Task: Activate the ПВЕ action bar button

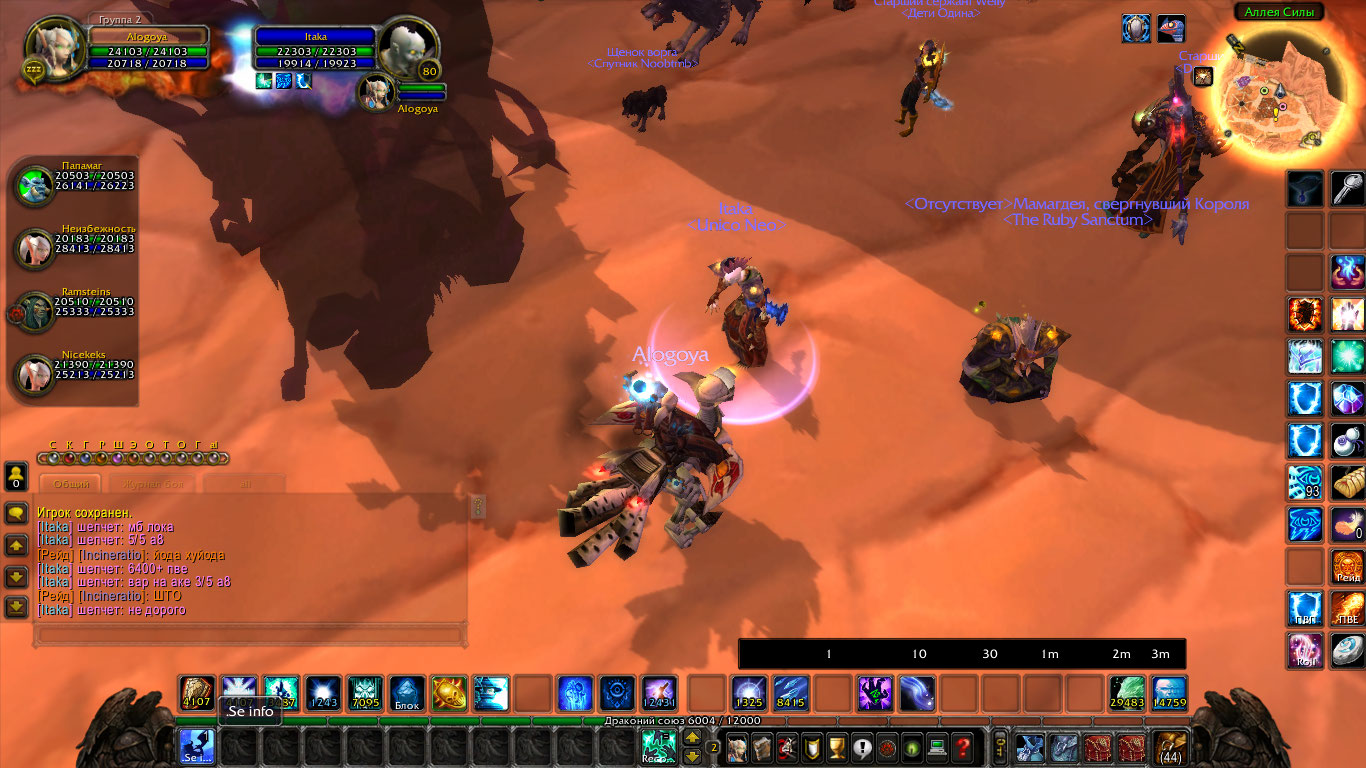Action: pos(1348,608)
